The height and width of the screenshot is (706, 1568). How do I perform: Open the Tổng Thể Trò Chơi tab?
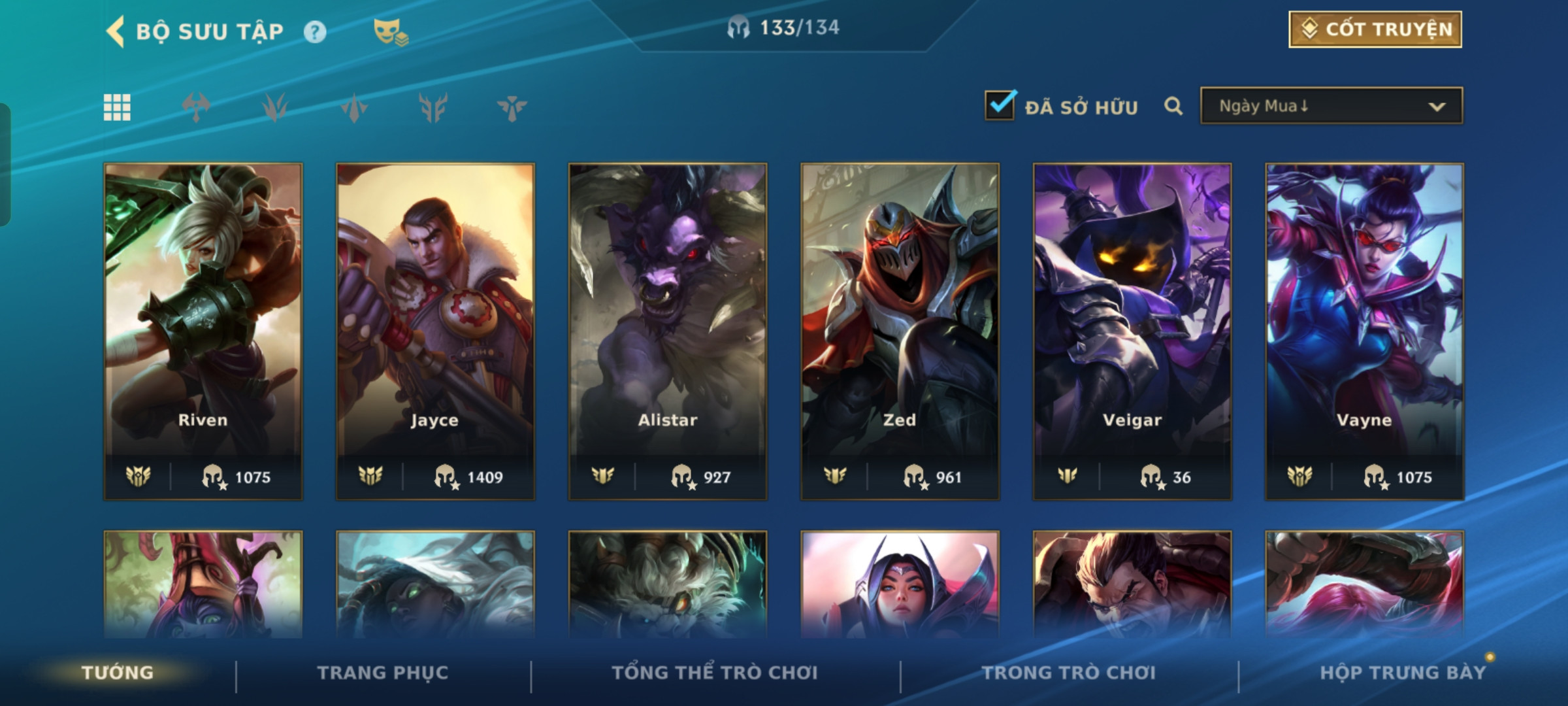point(715,673)
